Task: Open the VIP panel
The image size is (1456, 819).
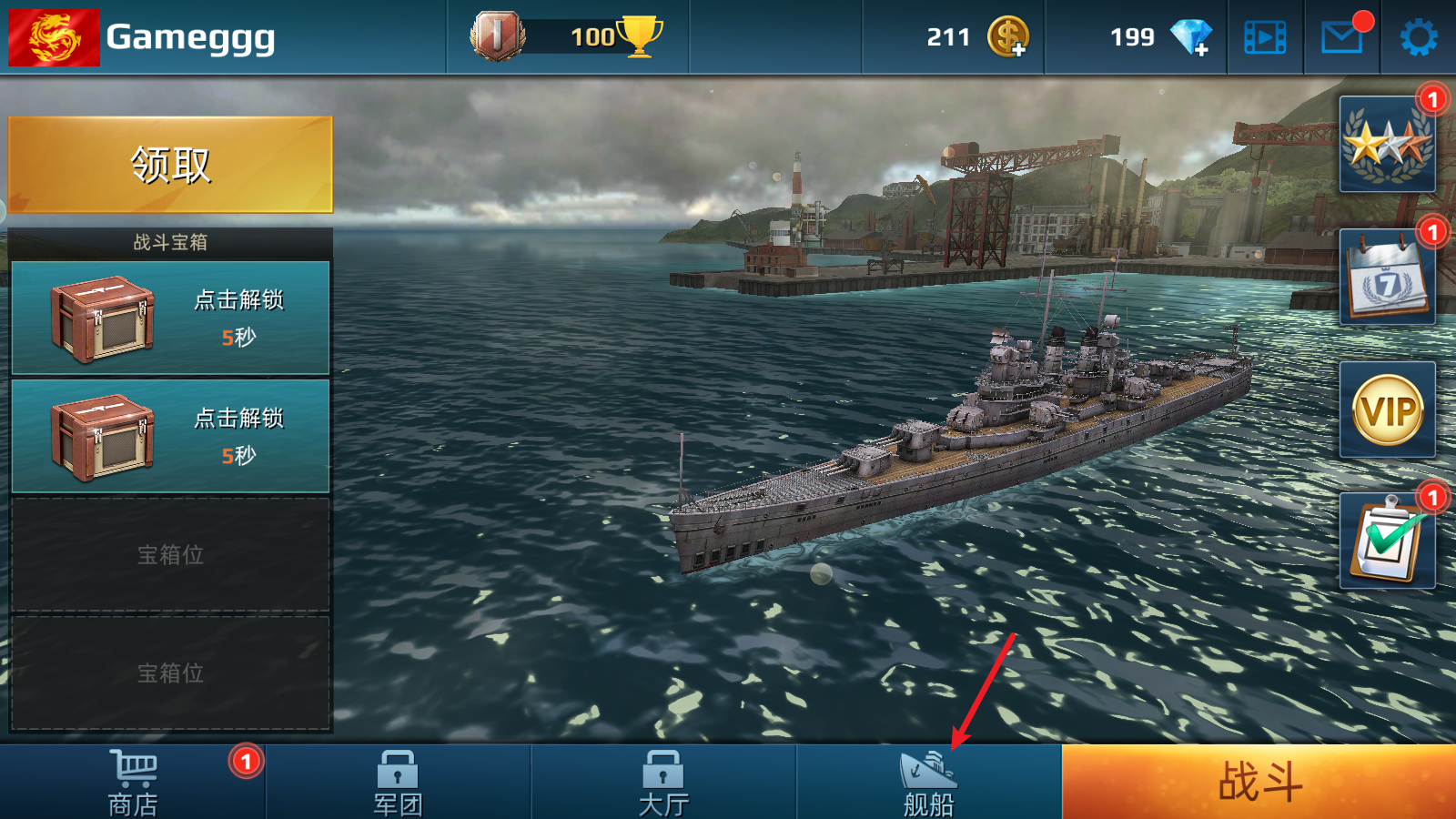Action: click(1387, 410)
